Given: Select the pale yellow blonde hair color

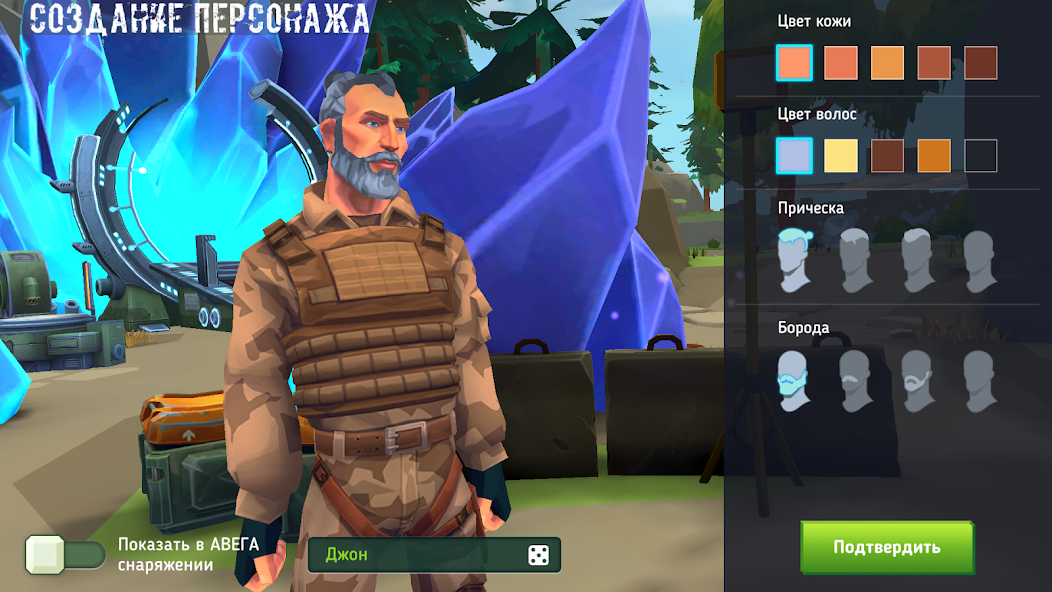Looking at the screenshot, I should pyautogui.click(x=841, y=156).
